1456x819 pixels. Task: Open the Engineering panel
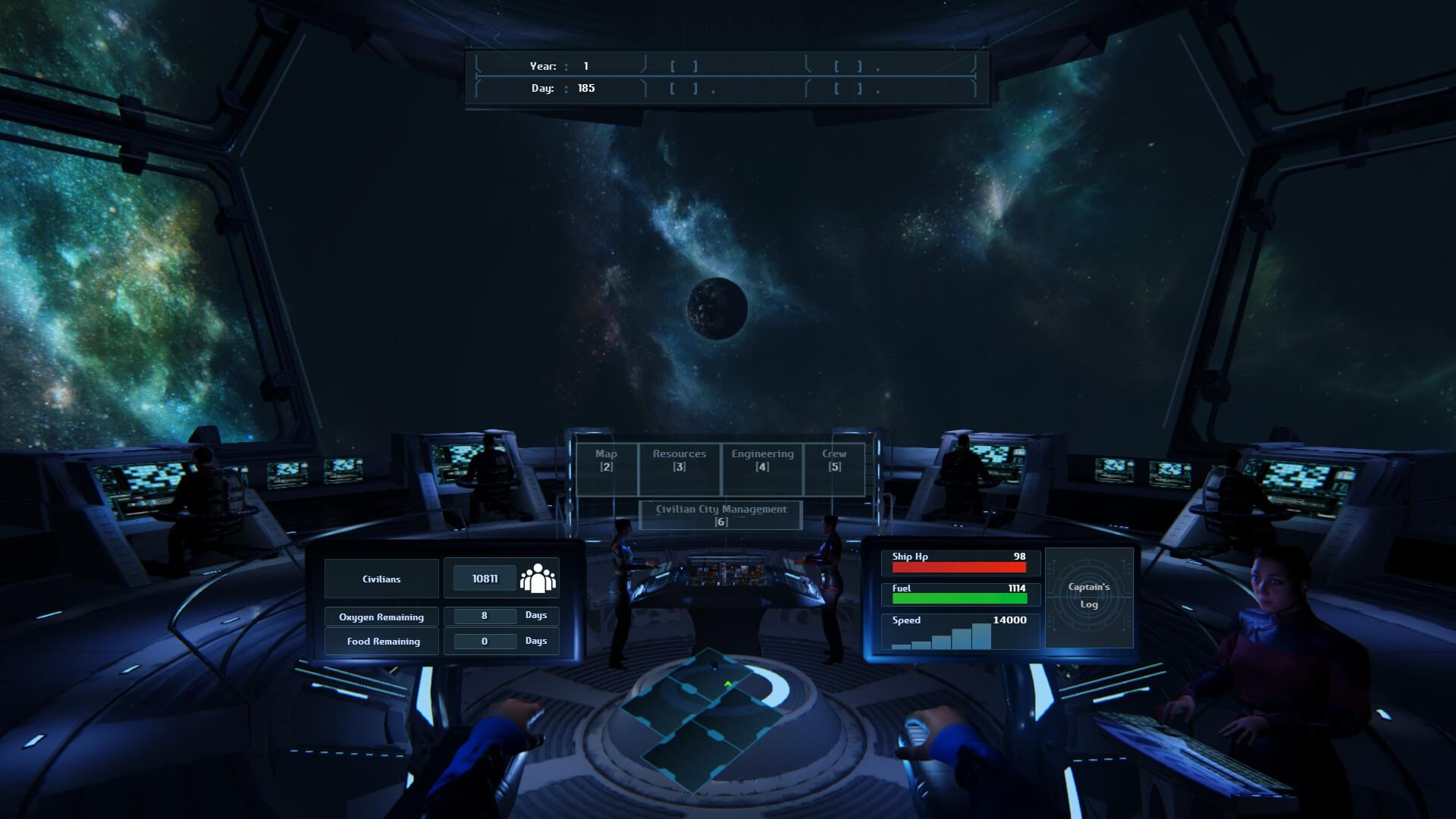[761, 459]
